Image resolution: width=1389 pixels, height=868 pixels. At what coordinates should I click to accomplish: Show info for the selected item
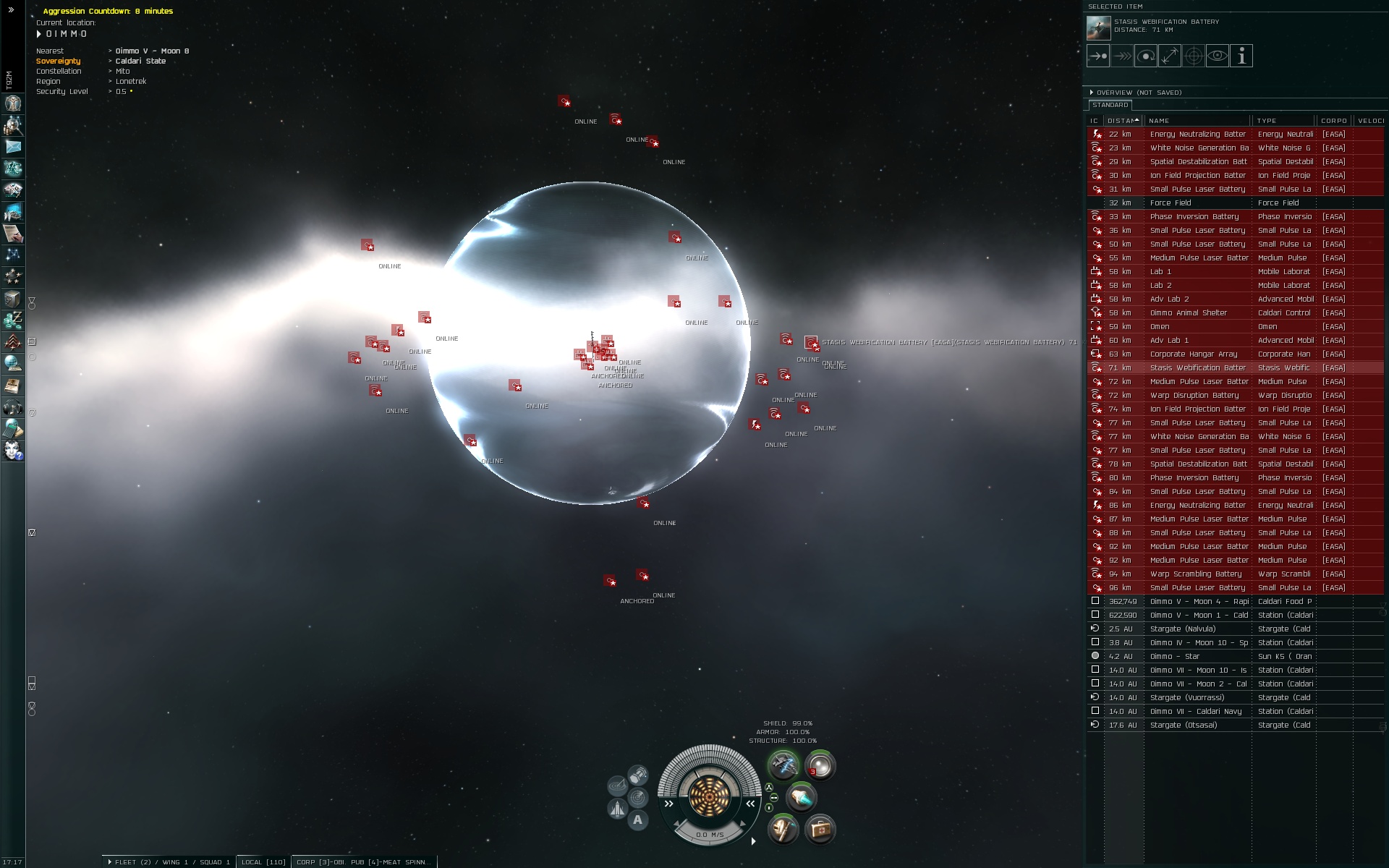[1241, 56]
